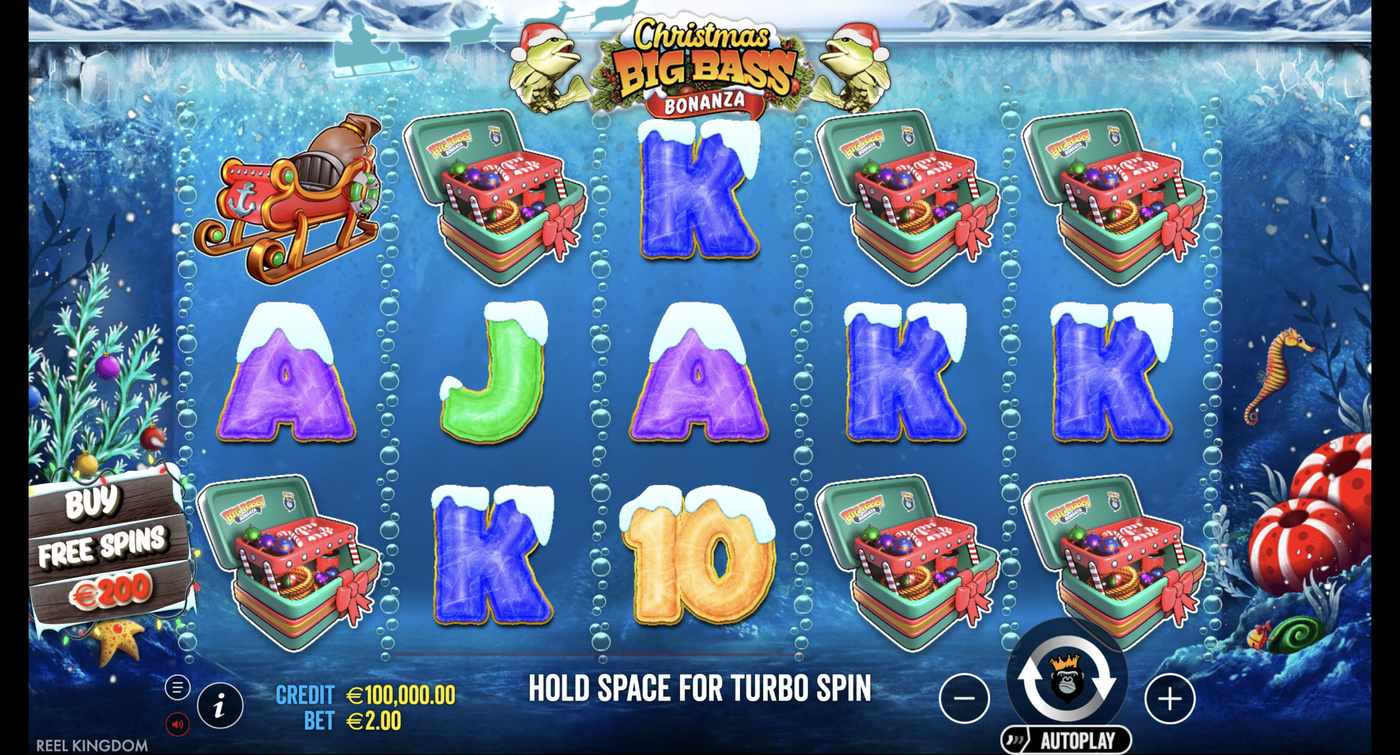Toggle the Autoplay spin arrows
1400x755 pixels.
[x=1067, y=680]
